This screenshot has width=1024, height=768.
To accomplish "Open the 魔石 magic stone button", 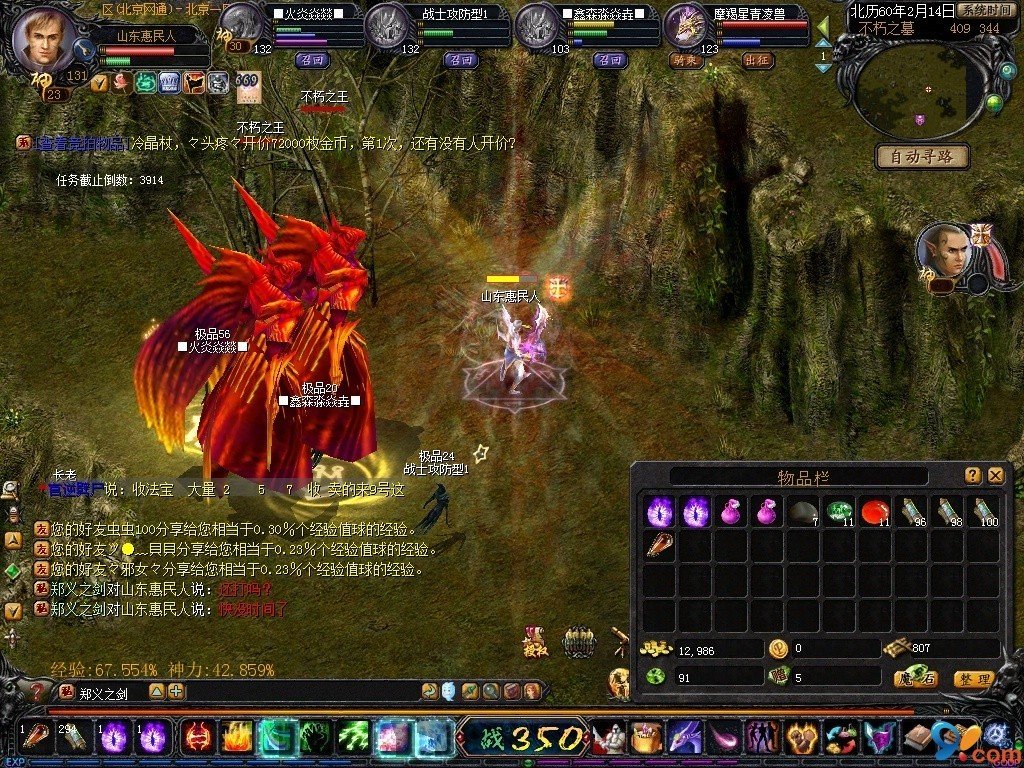I will 915,679.
